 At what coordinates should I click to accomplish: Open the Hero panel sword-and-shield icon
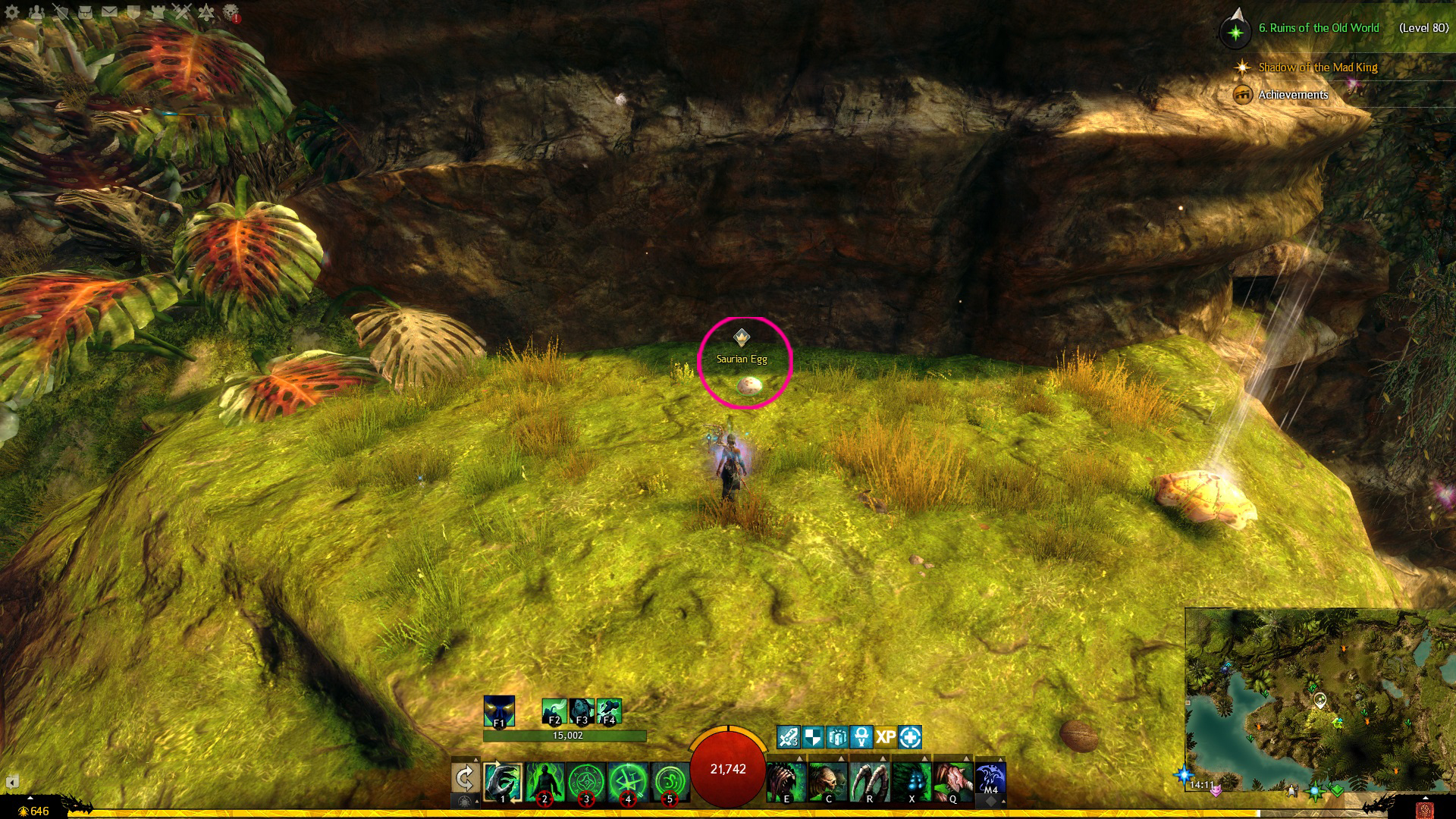pyautogui.click(x=61, y=12)
